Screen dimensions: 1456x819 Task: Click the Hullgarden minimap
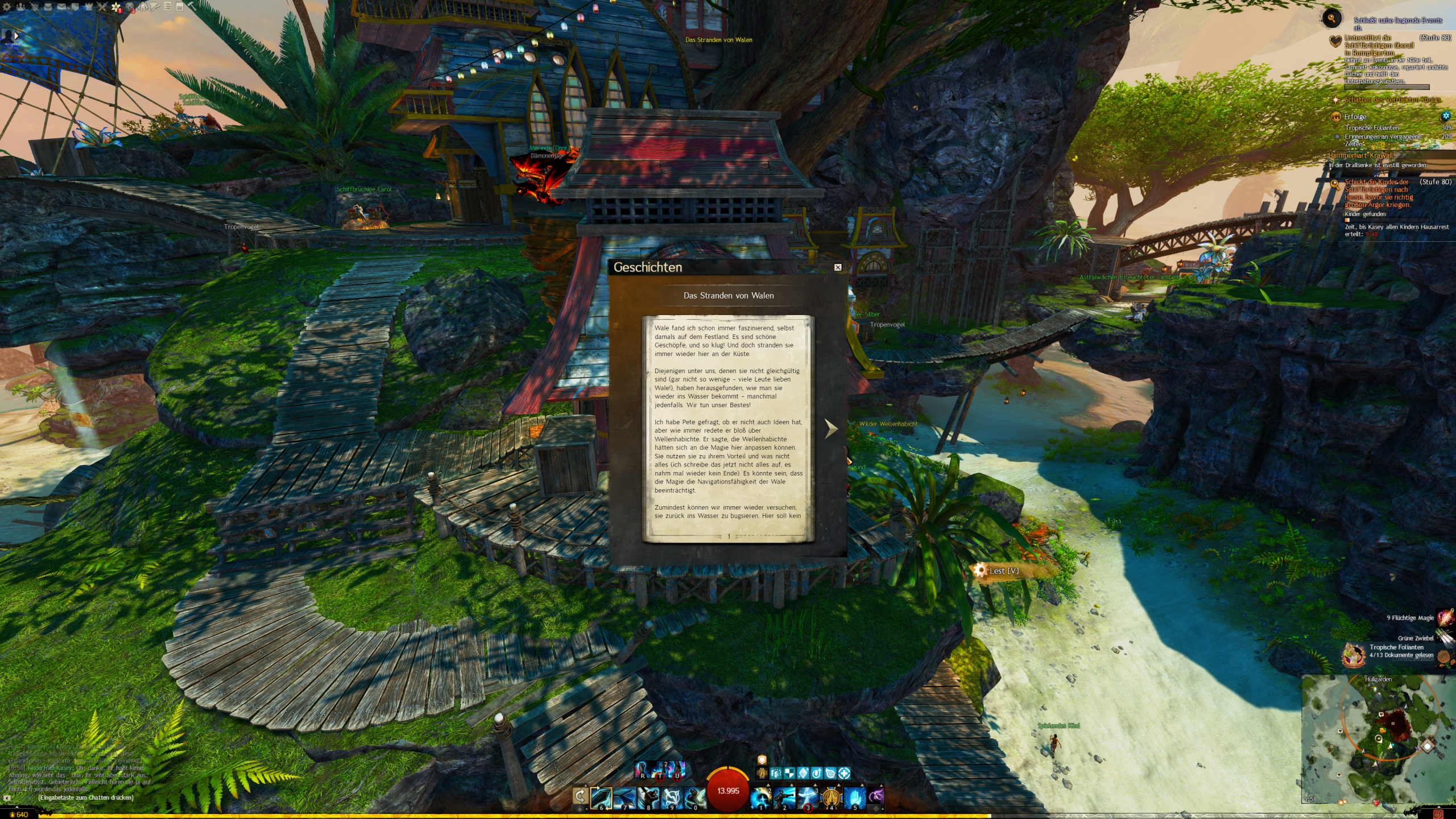(1378, 739)
